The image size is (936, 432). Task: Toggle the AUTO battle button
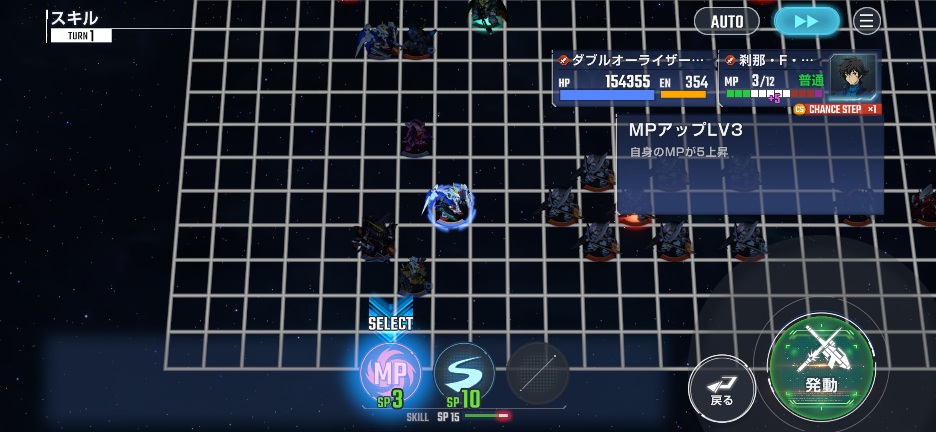pos(727,21)
